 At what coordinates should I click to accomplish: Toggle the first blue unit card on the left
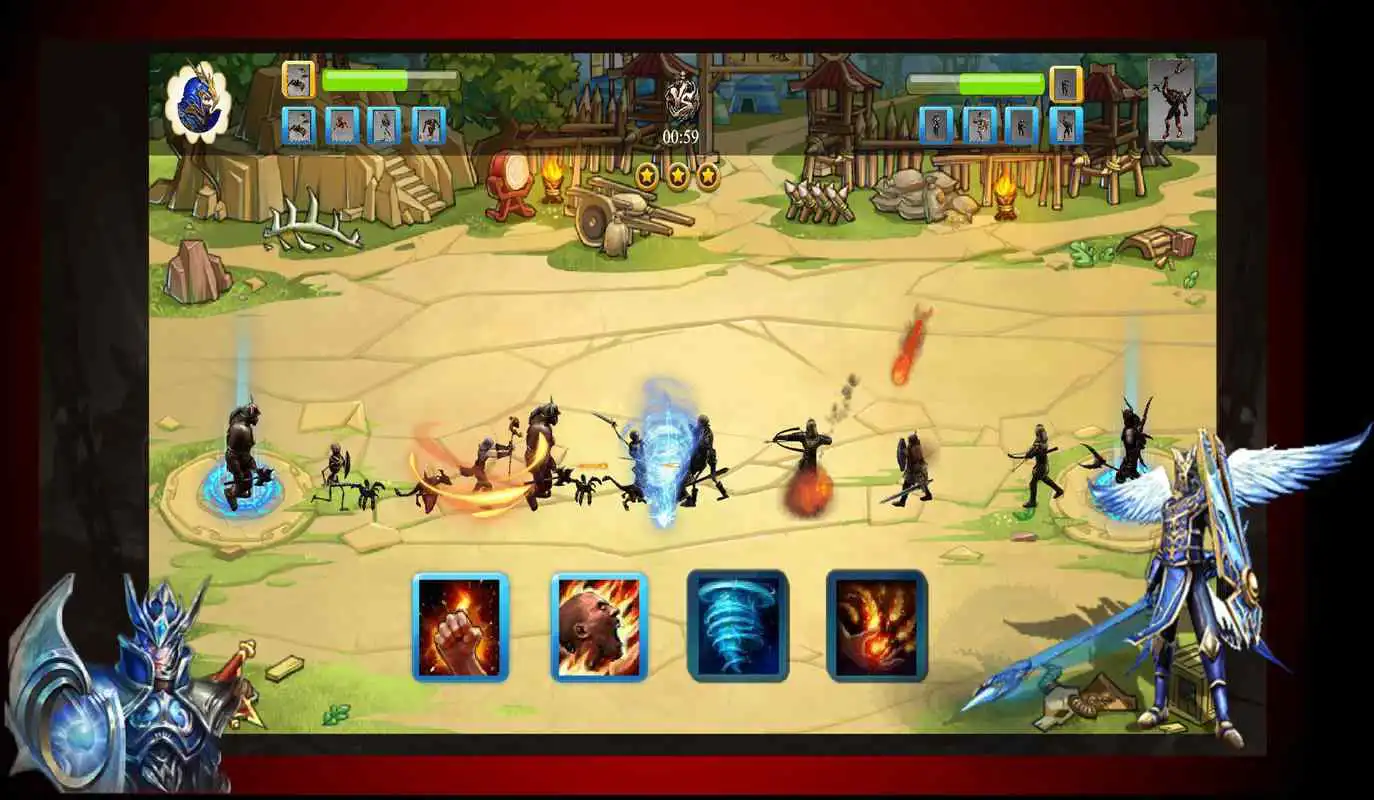[300, 126]
